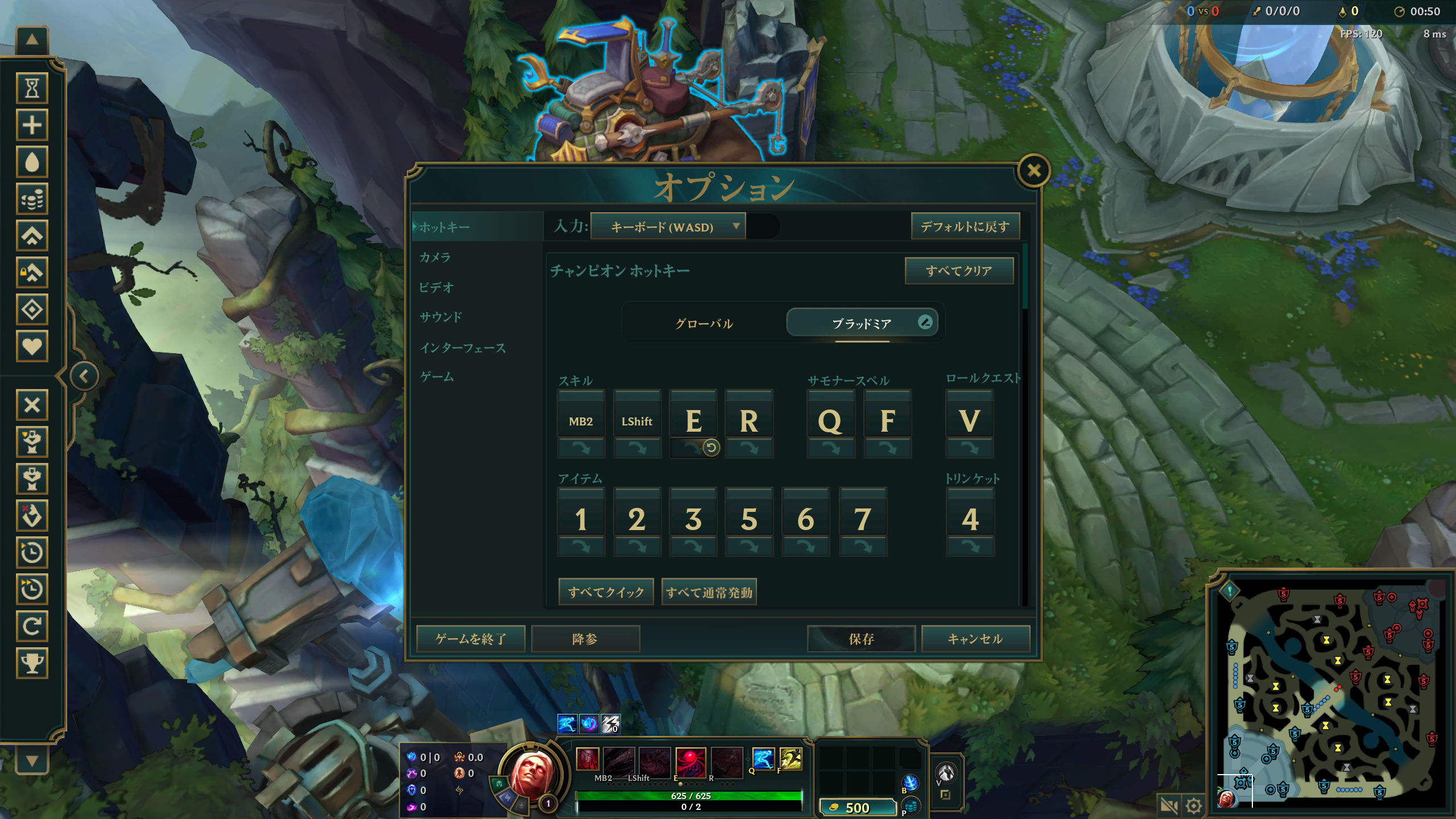Close the options window with the X

coord(1033,171)
